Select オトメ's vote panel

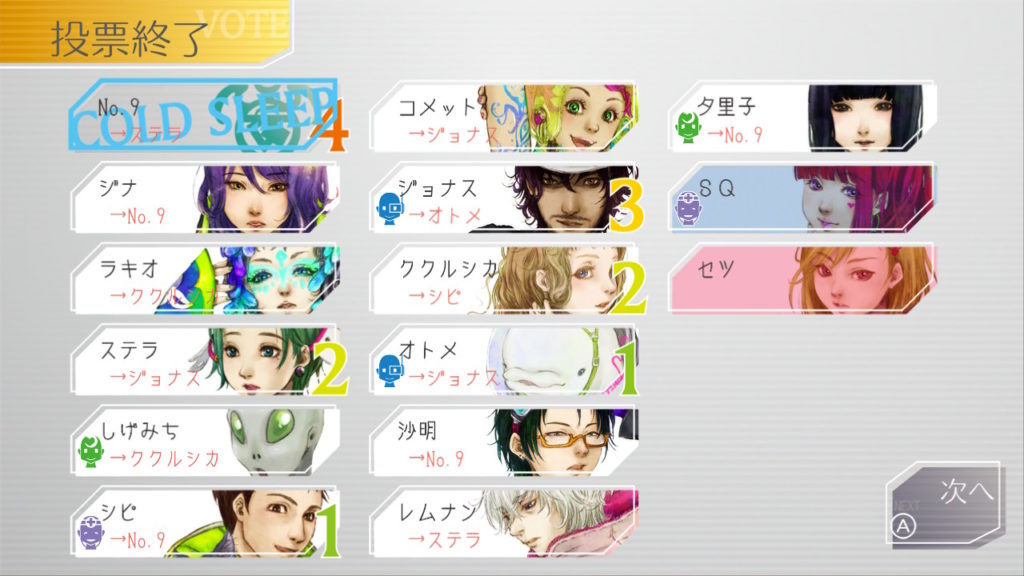(503, 361)
